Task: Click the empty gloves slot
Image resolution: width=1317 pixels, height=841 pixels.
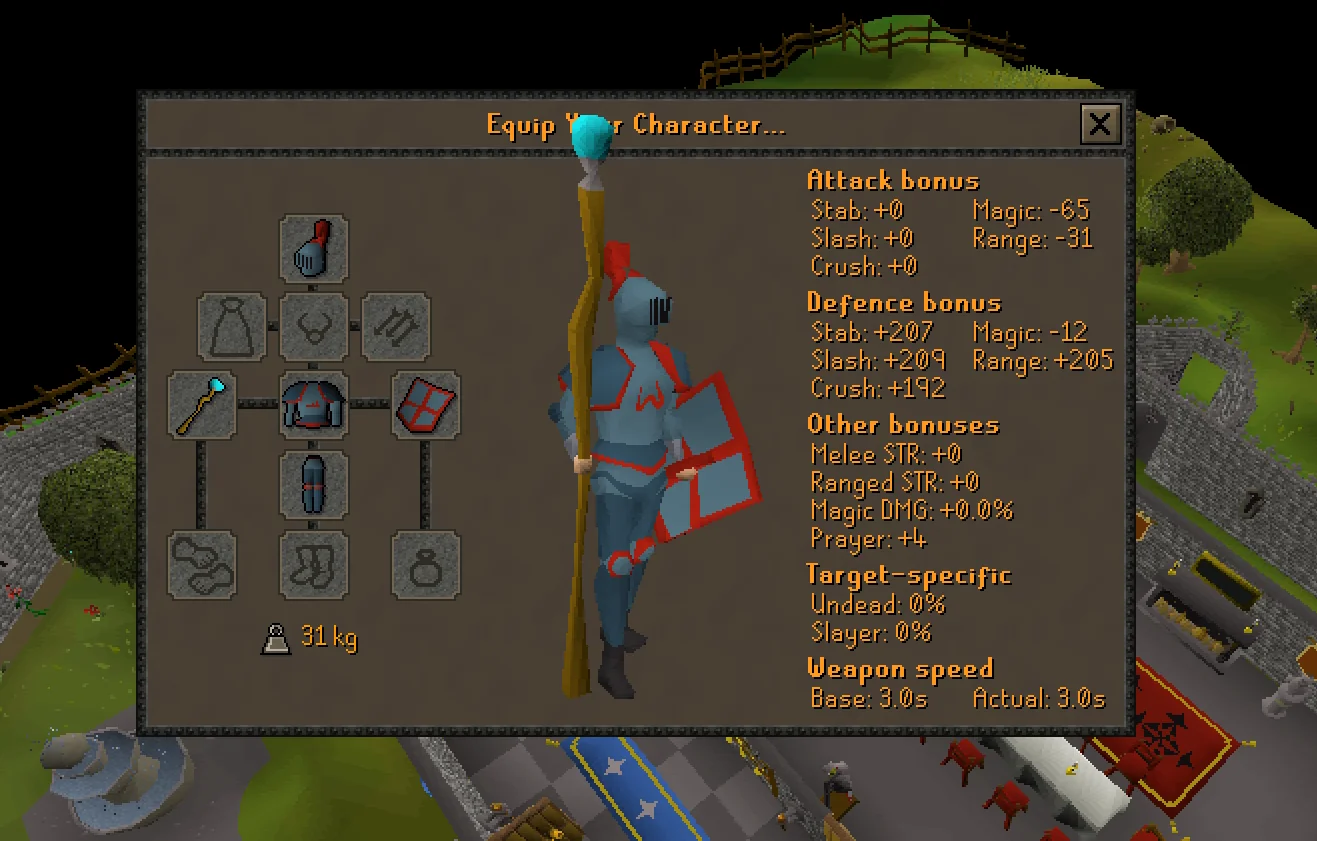Action: pos(201,565)
